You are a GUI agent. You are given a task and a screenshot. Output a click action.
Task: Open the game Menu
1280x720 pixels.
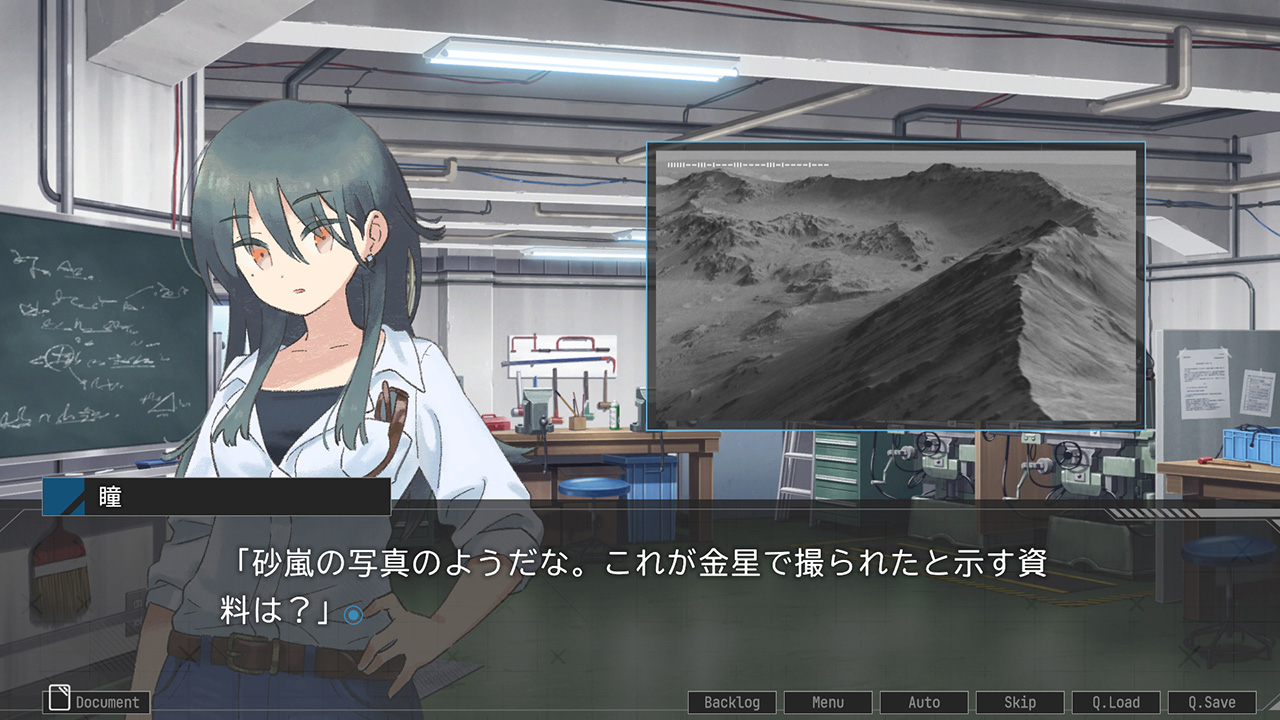(x=828, y=702)
